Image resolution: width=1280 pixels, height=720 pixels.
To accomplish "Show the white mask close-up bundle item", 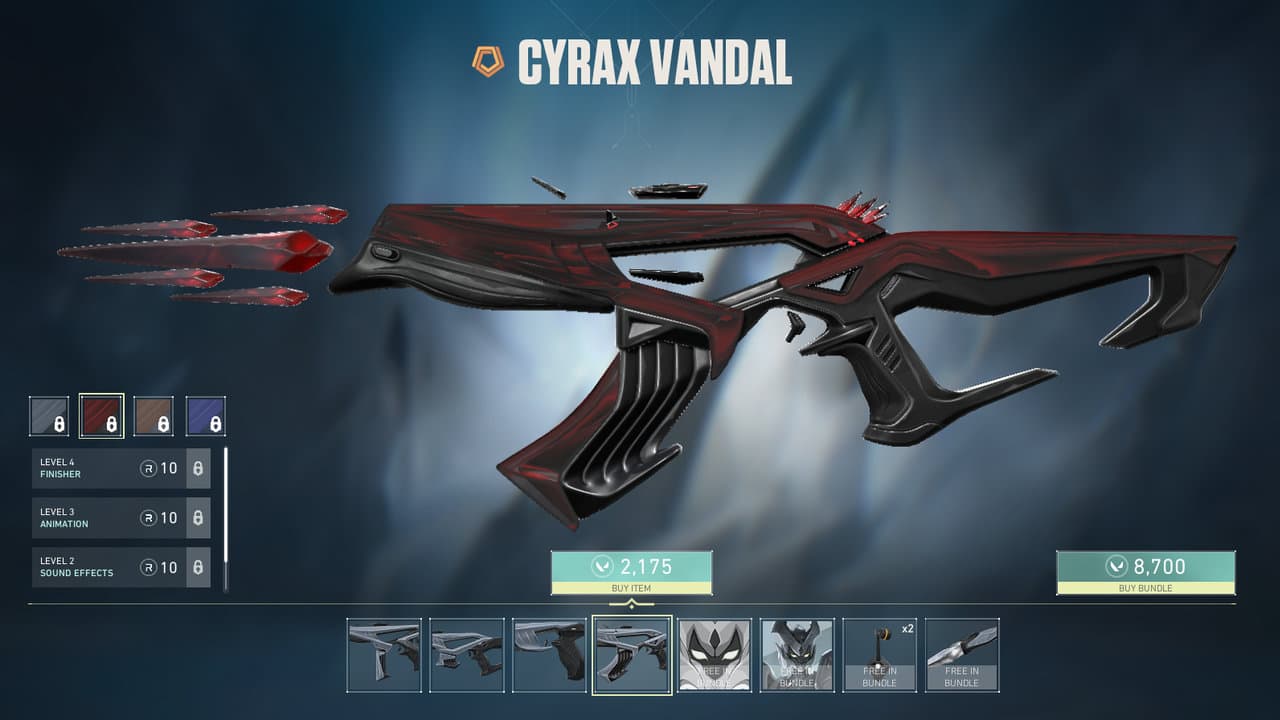I will tap(714, 655).
